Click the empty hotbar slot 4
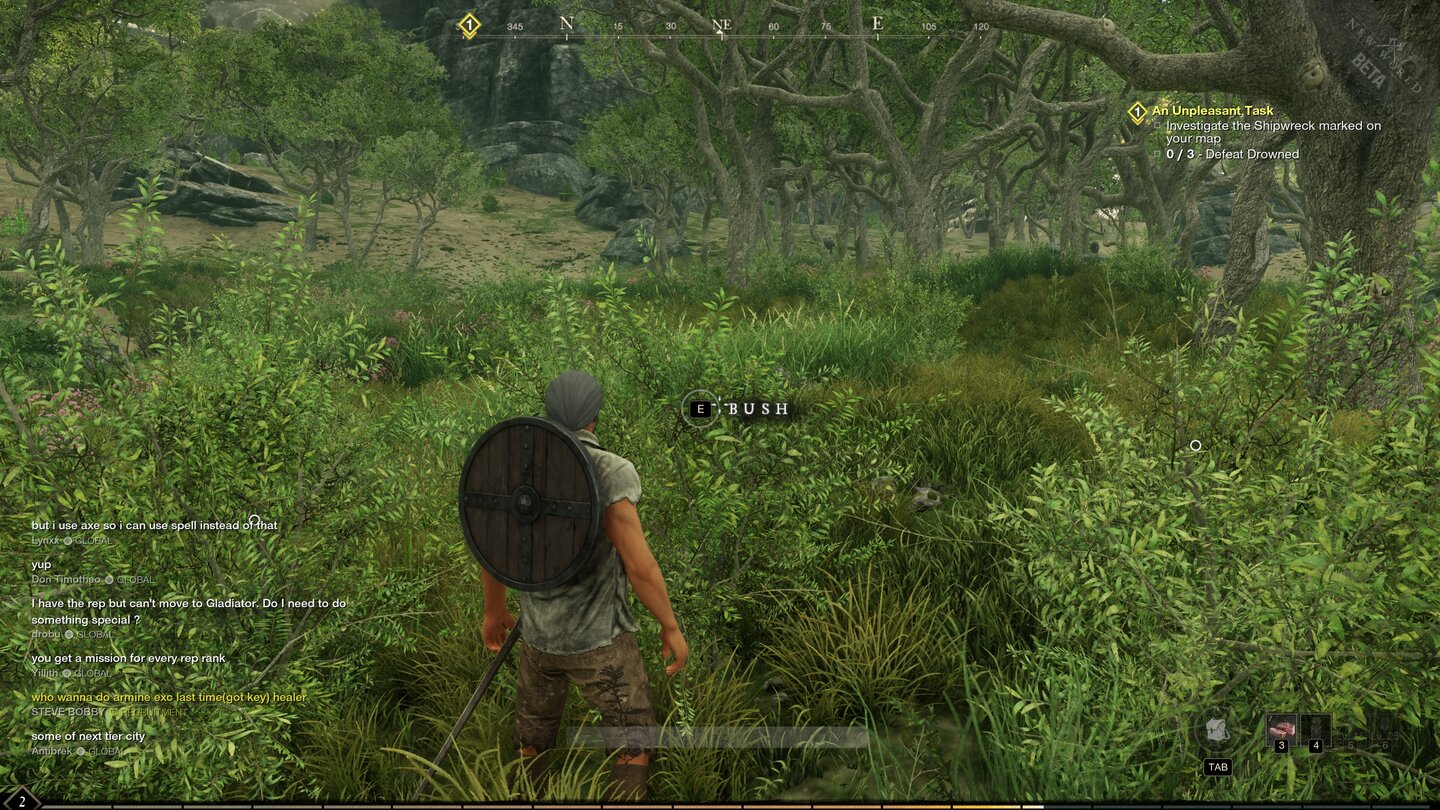Viewport: 1440px width, 810px height. 1316,728
